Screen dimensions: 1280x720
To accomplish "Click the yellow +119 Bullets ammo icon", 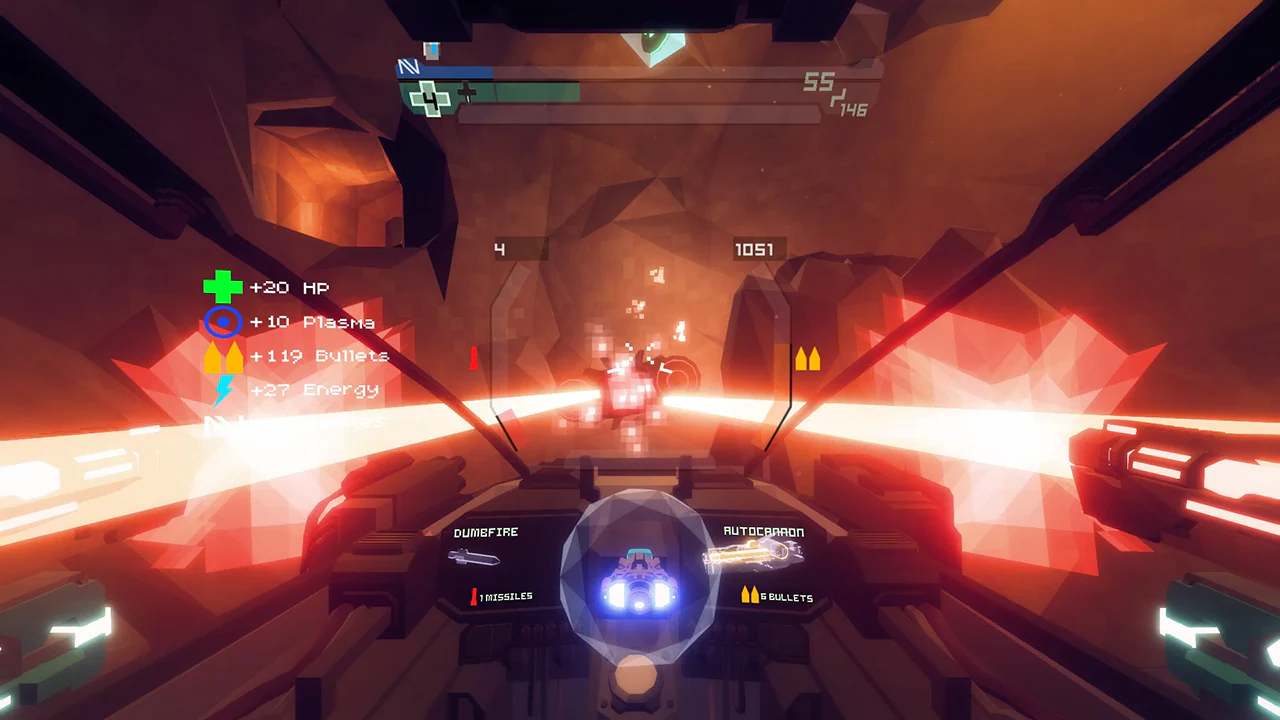I will coord(222,355).
